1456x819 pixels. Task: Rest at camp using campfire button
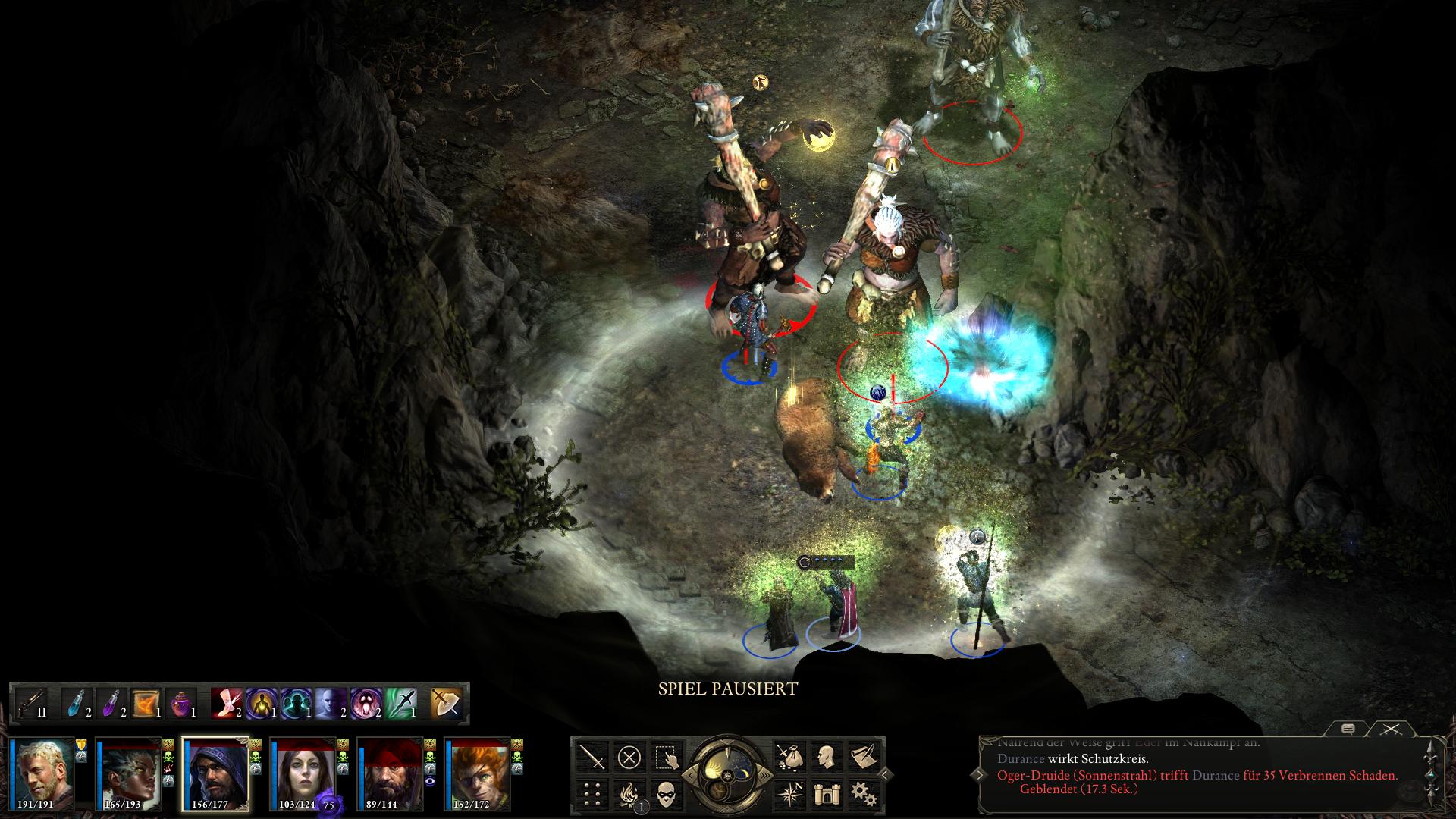(x=629, y=793)
